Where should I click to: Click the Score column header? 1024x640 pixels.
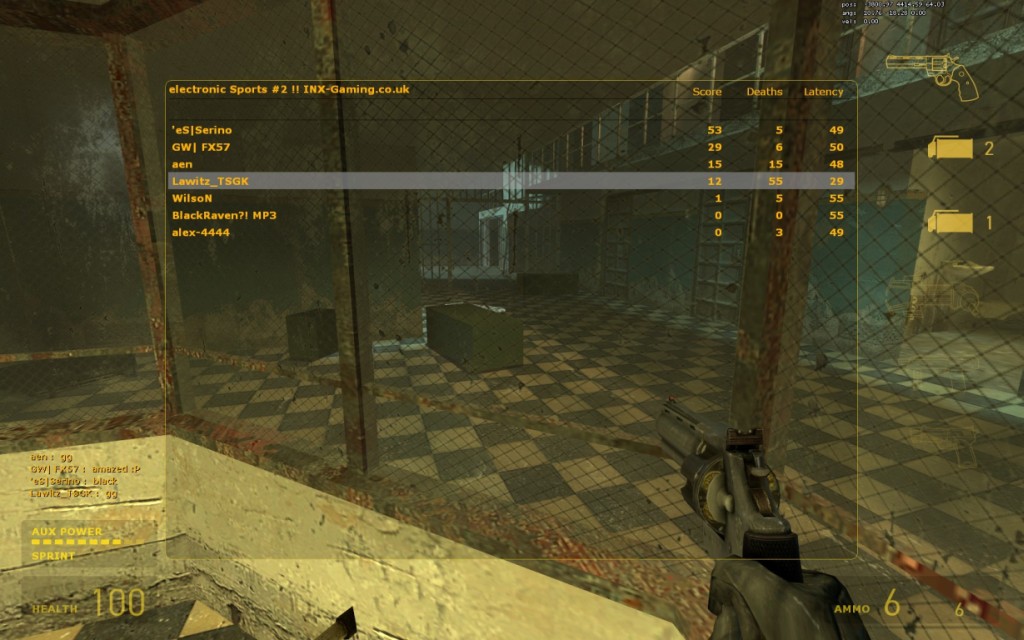click(707, 92)
